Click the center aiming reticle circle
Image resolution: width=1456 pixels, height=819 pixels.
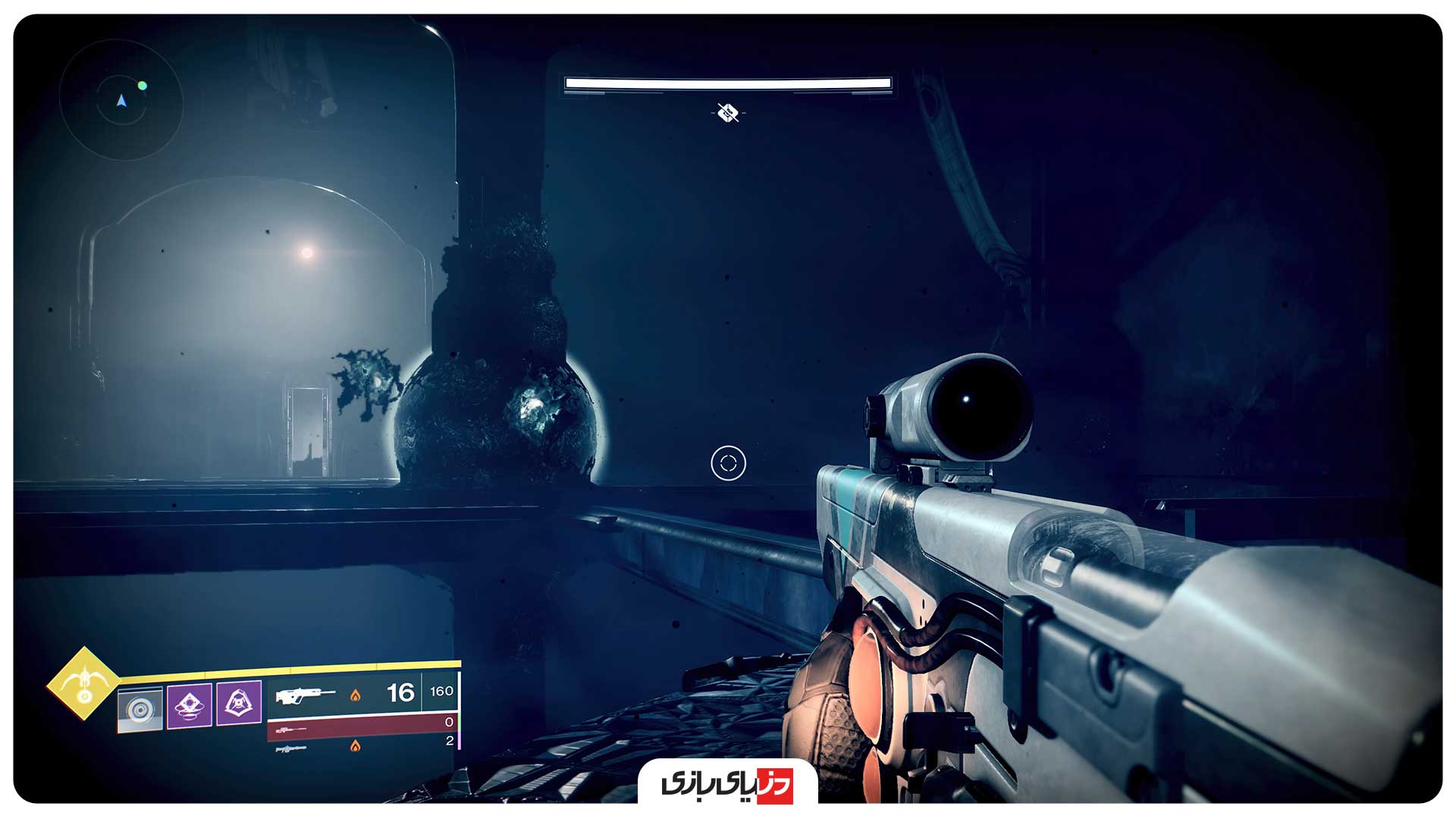coord(726,463)
